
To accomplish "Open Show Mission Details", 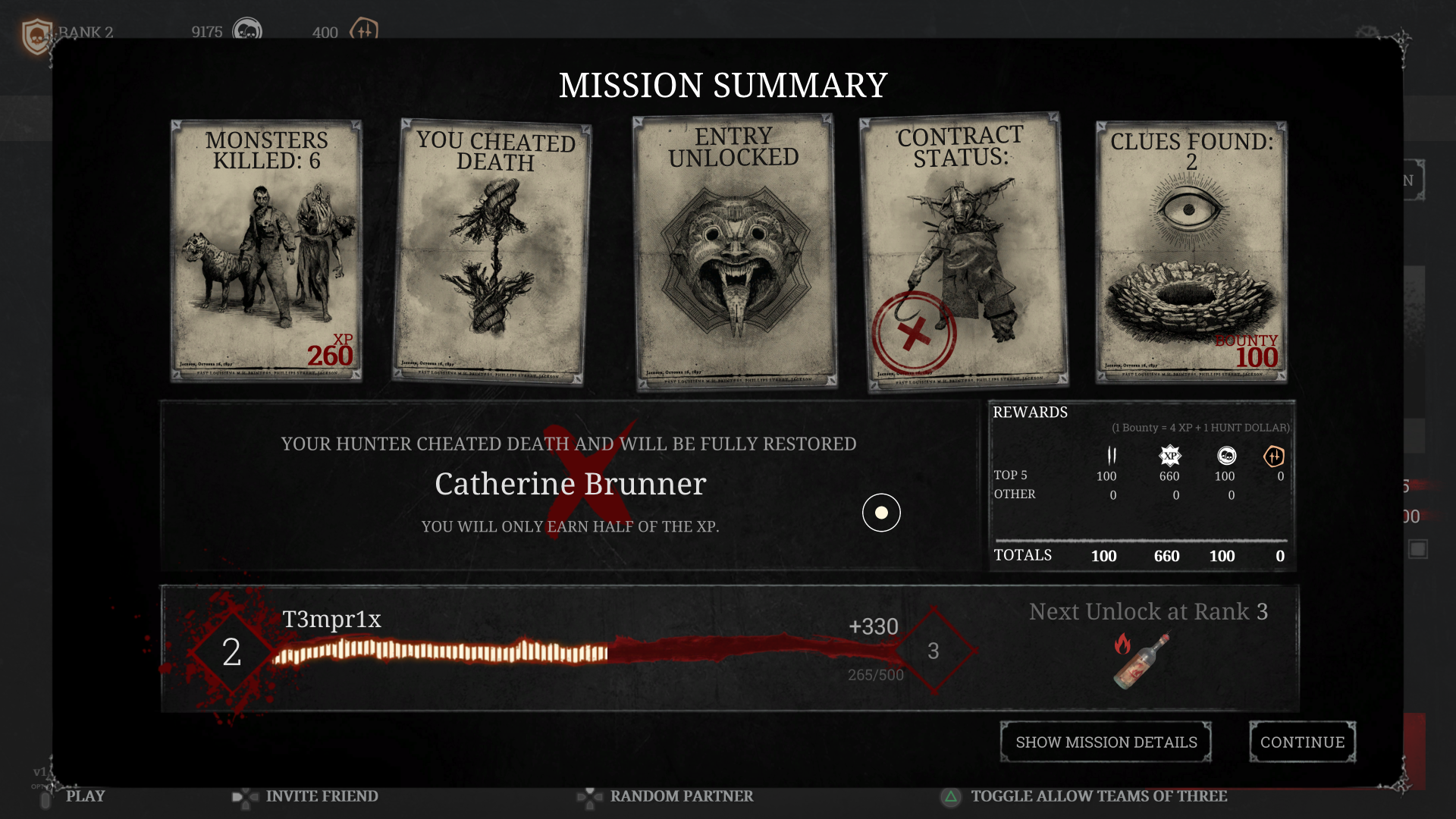I will tap(1106, 742).
